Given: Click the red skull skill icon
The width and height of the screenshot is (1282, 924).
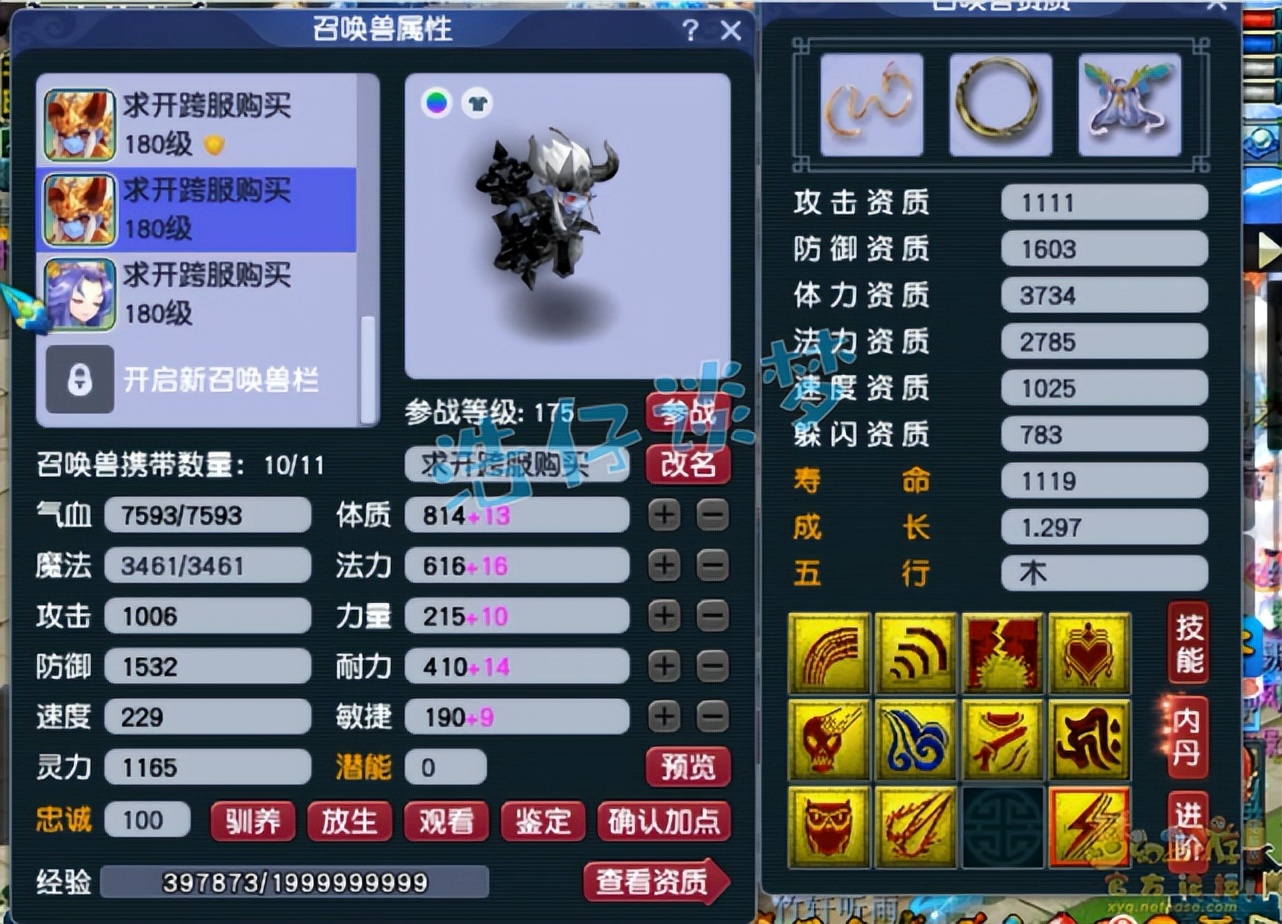Looking at the screenshot, I should point(829,740).
